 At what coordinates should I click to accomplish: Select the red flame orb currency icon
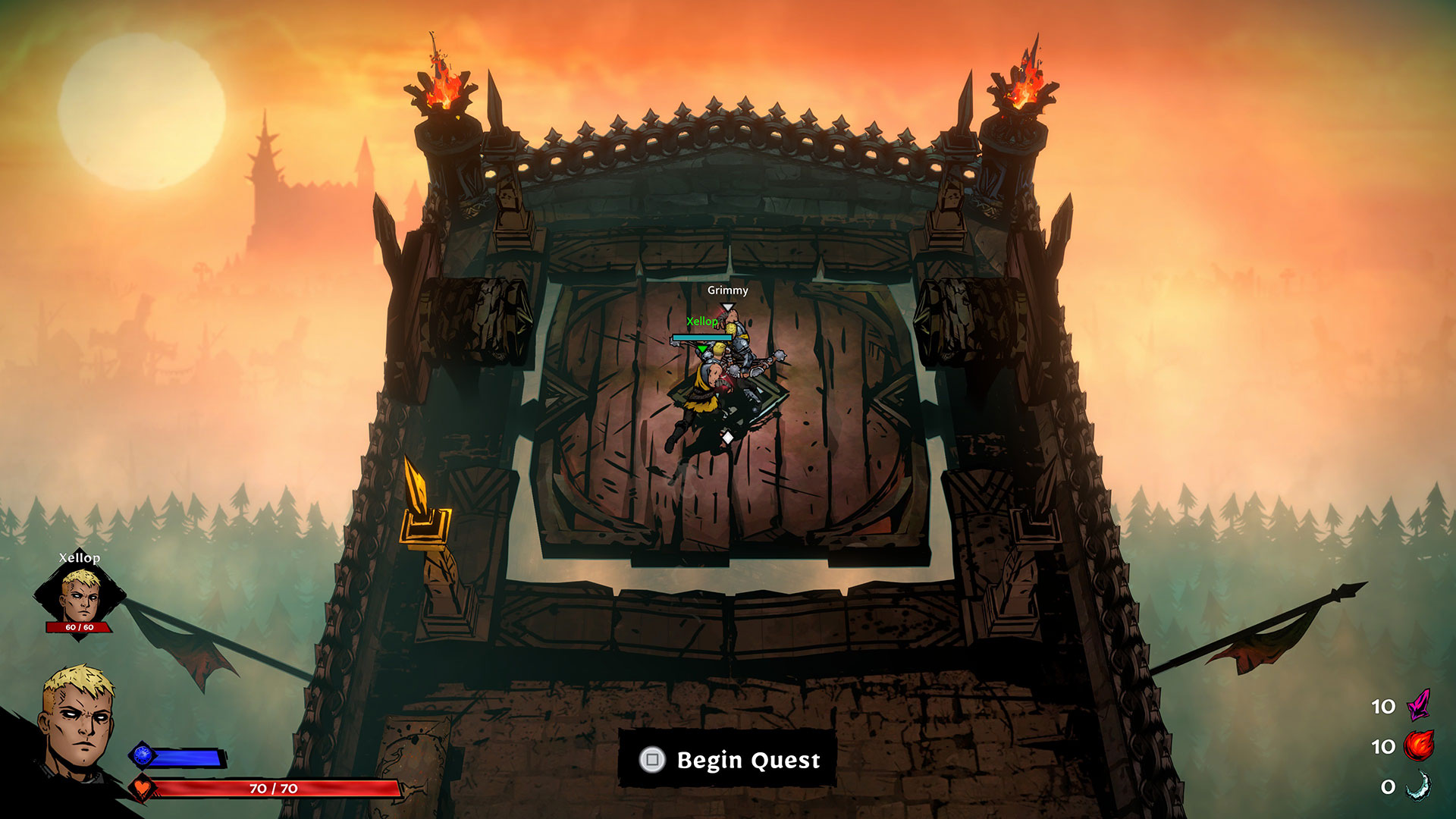tap(1418, 745)
